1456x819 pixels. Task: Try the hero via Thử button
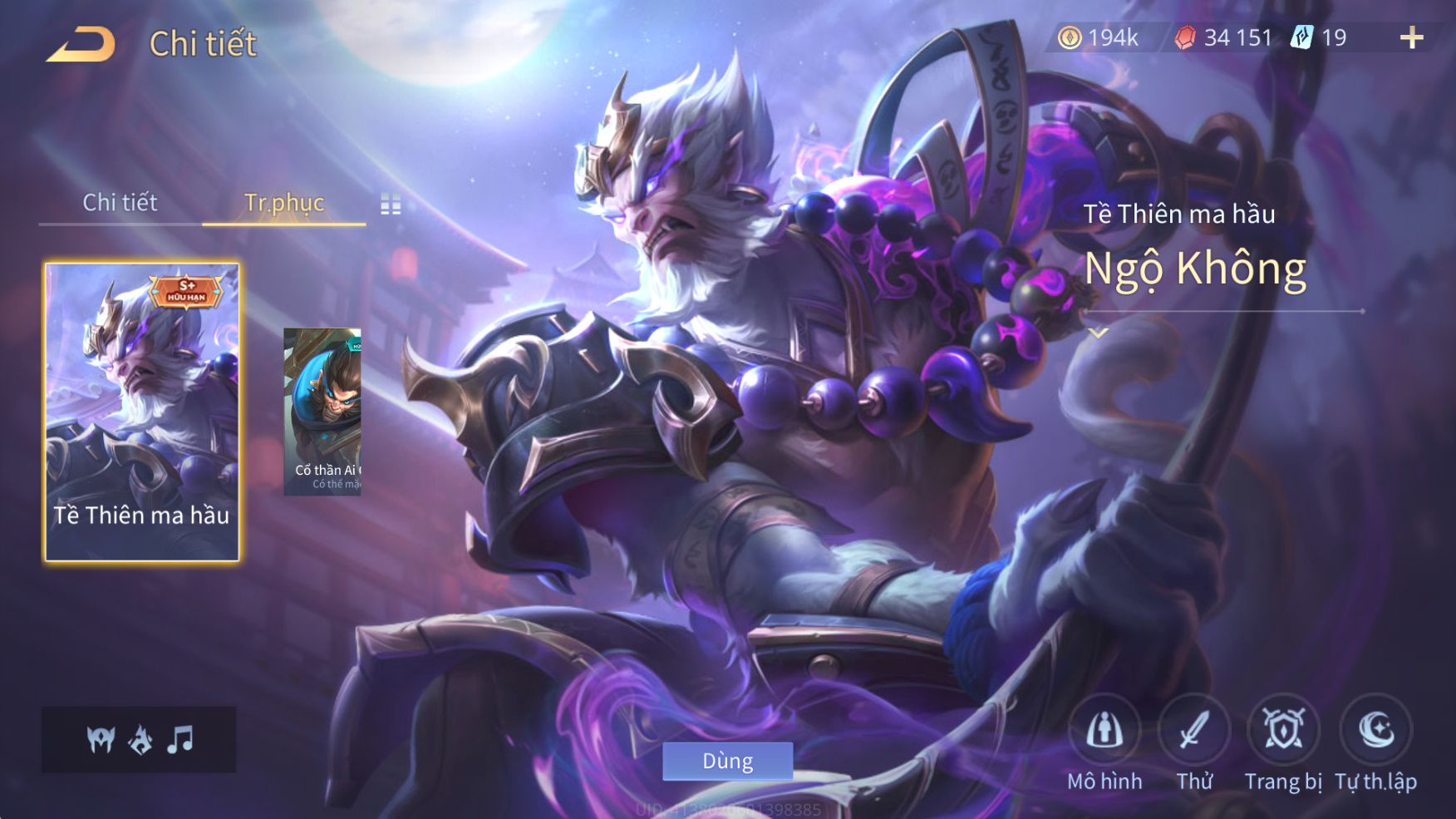(x=1194, y=732)
